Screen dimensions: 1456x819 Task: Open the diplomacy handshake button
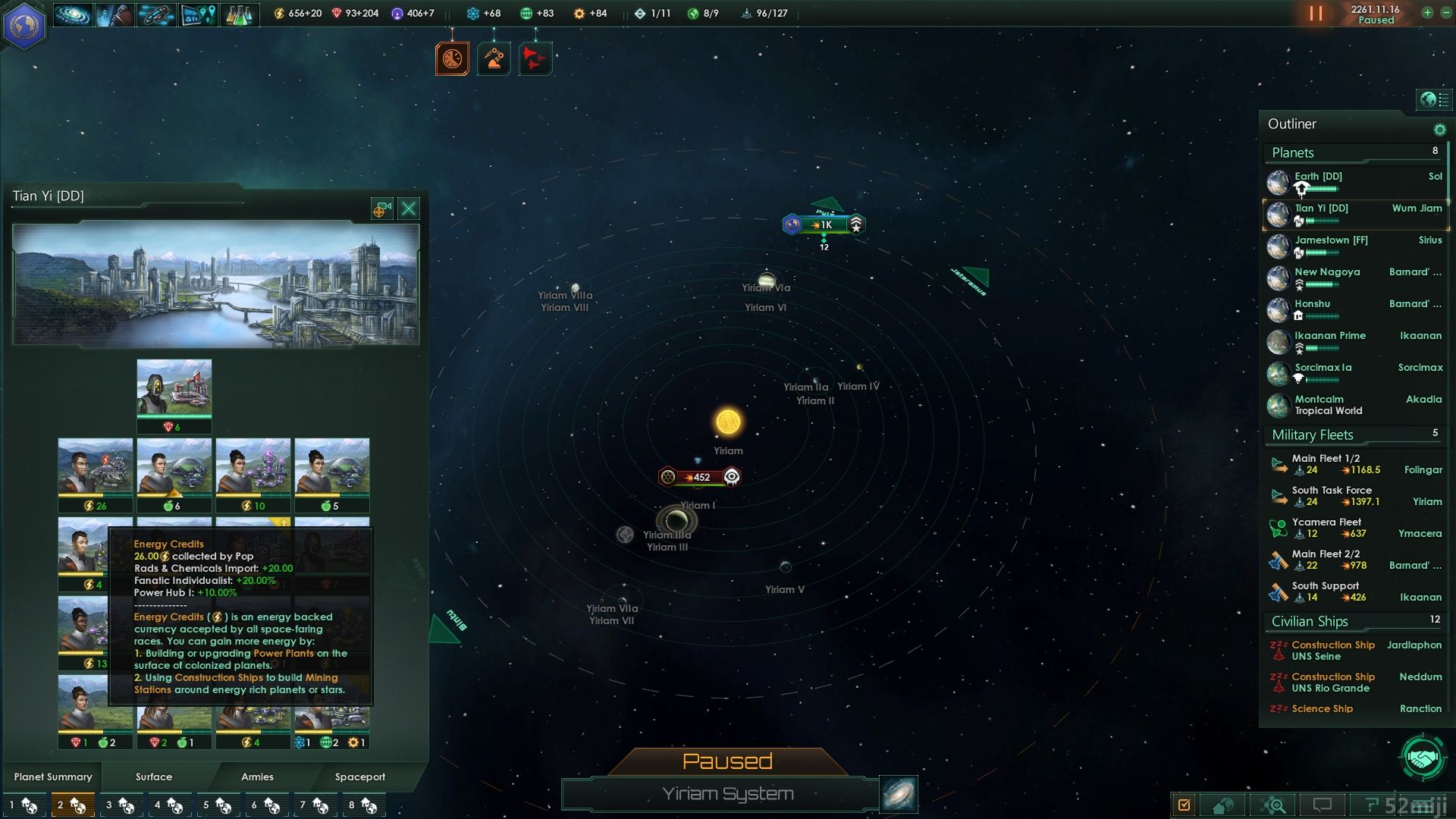pyautogui.click(x=1423, y=758)
